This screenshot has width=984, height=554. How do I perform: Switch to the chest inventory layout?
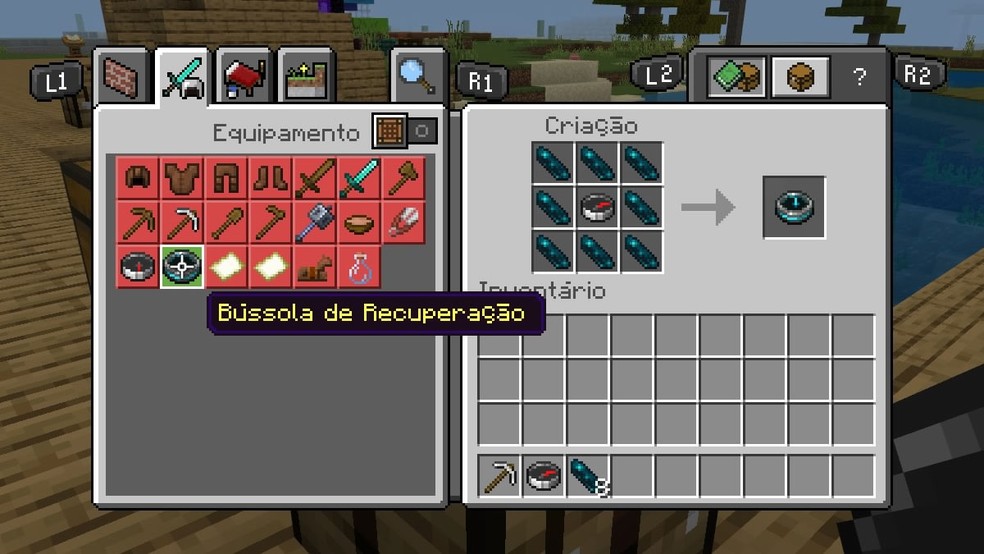(x=800, y=77)
